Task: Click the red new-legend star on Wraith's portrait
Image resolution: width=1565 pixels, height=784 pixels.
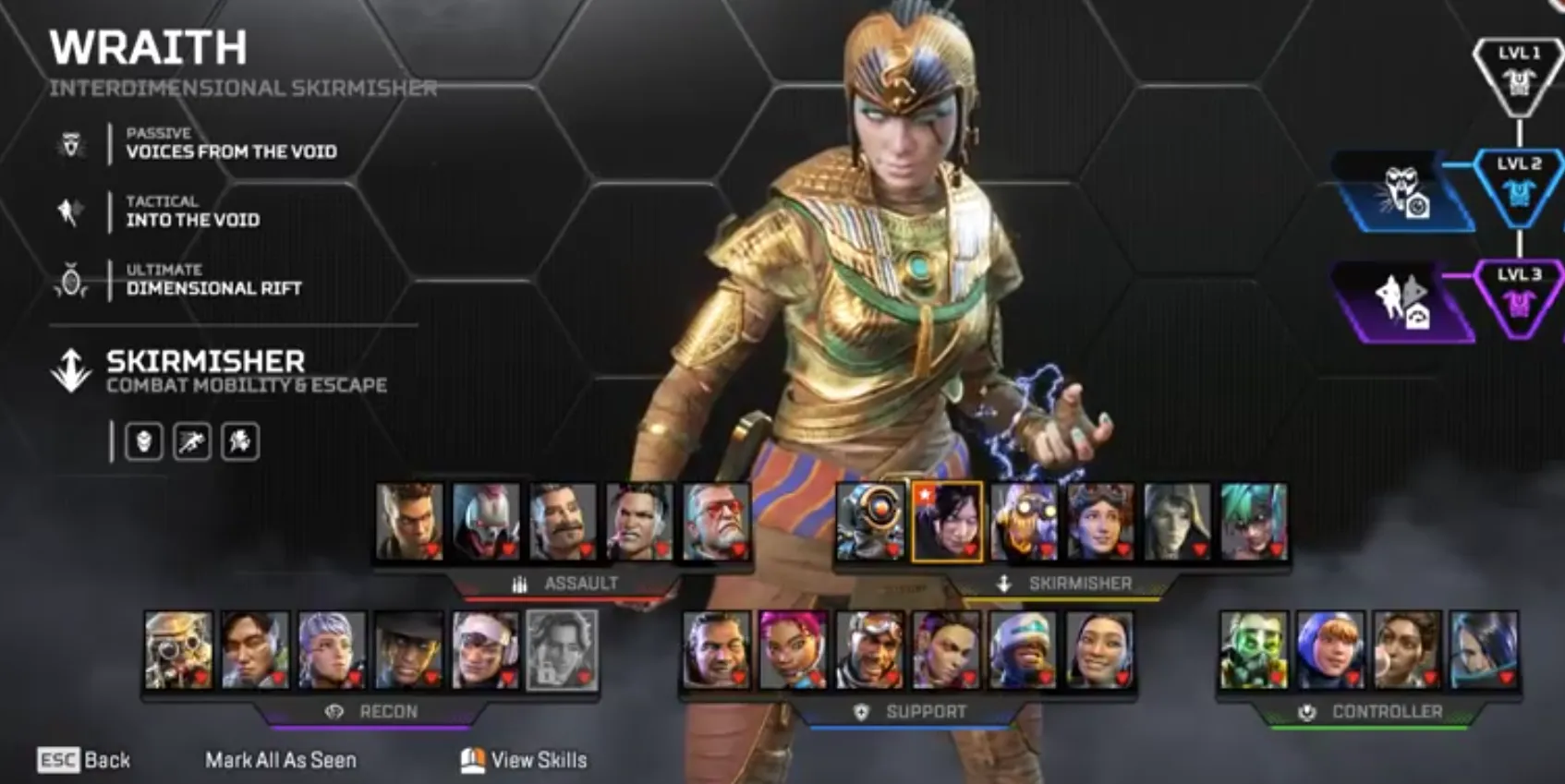Action: pyautogui.click(x=925, y=495)
